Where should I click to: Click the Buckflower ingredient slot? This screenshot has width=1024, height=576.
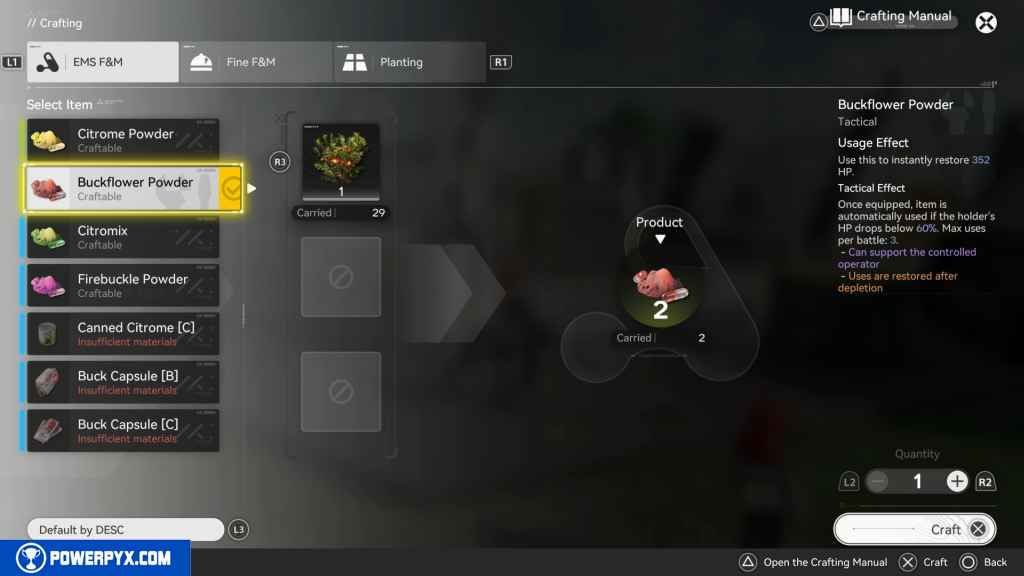click(x=341, y=162)
